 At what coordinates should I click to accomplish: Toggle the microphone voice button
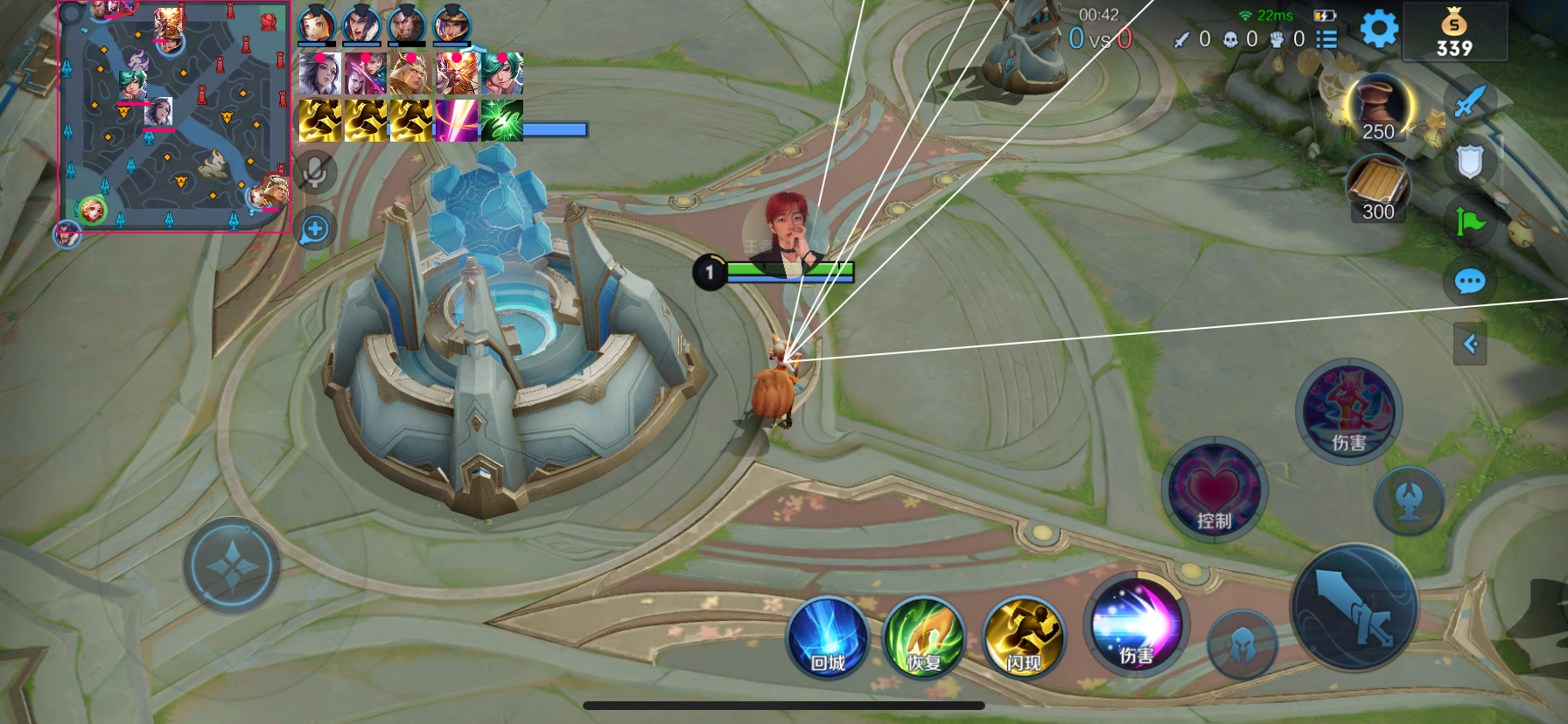[315, 172]
